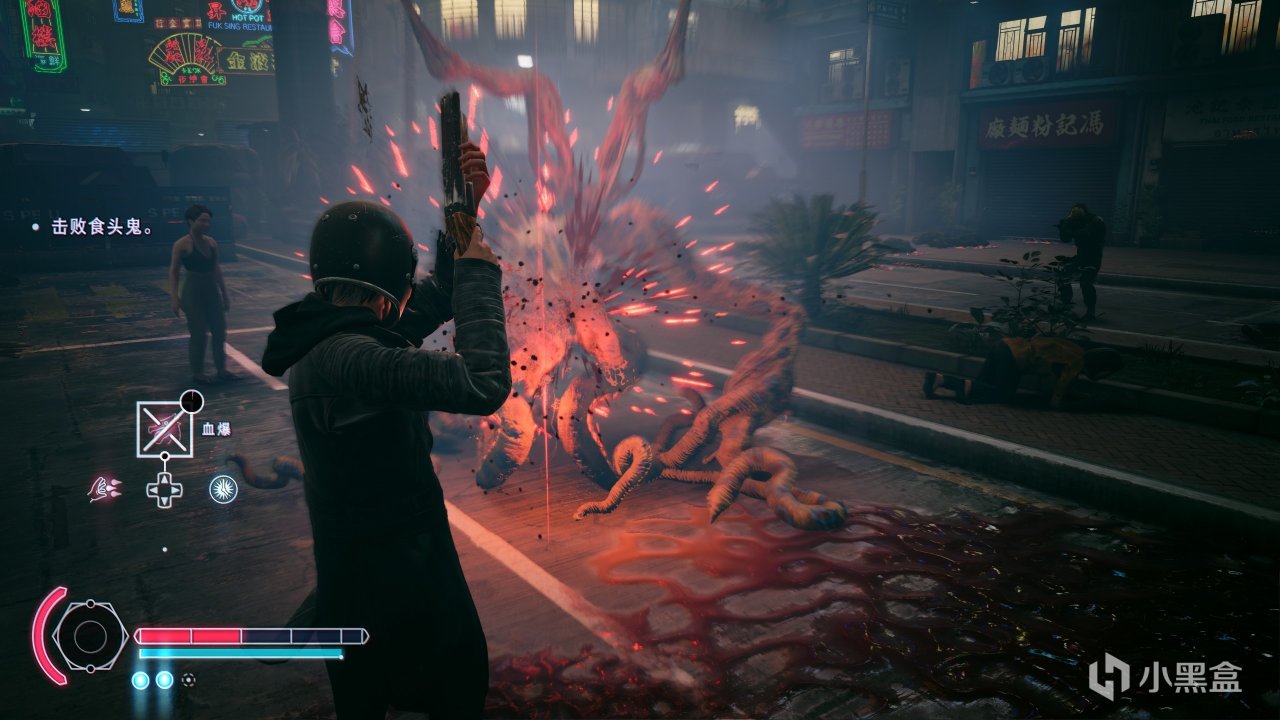Open the 小黑盒 watermark logo
The height and width of the screenshot is (720, 1280).
click(1165, 678)
